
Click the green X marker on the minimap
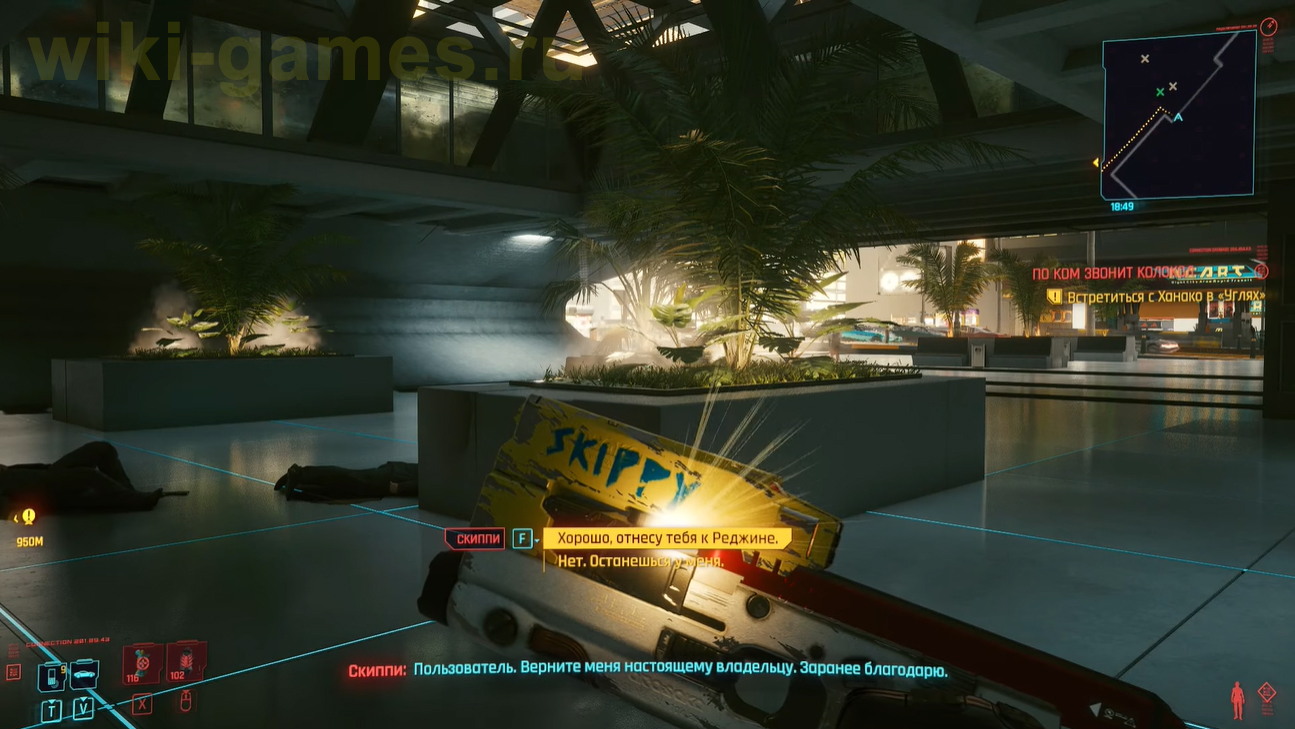[1159, 92]
